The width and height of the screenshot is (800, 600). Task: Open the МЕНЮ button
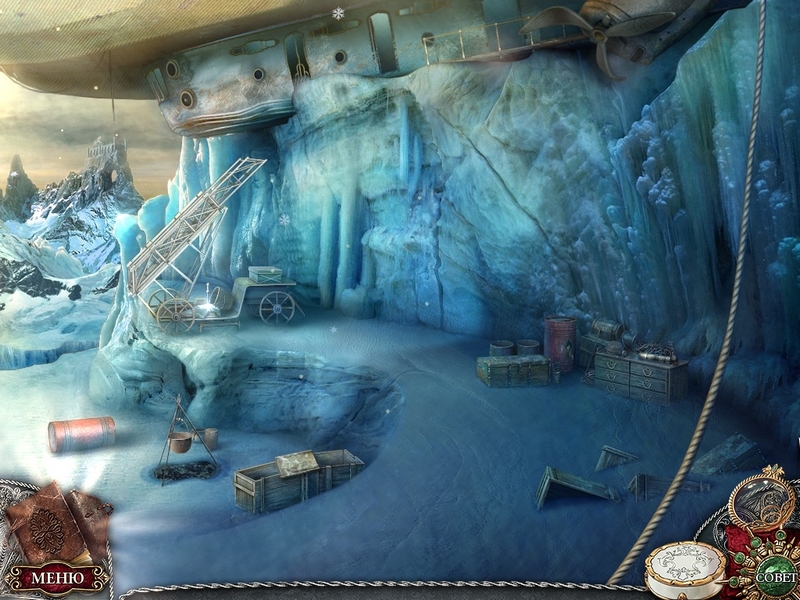56,577
